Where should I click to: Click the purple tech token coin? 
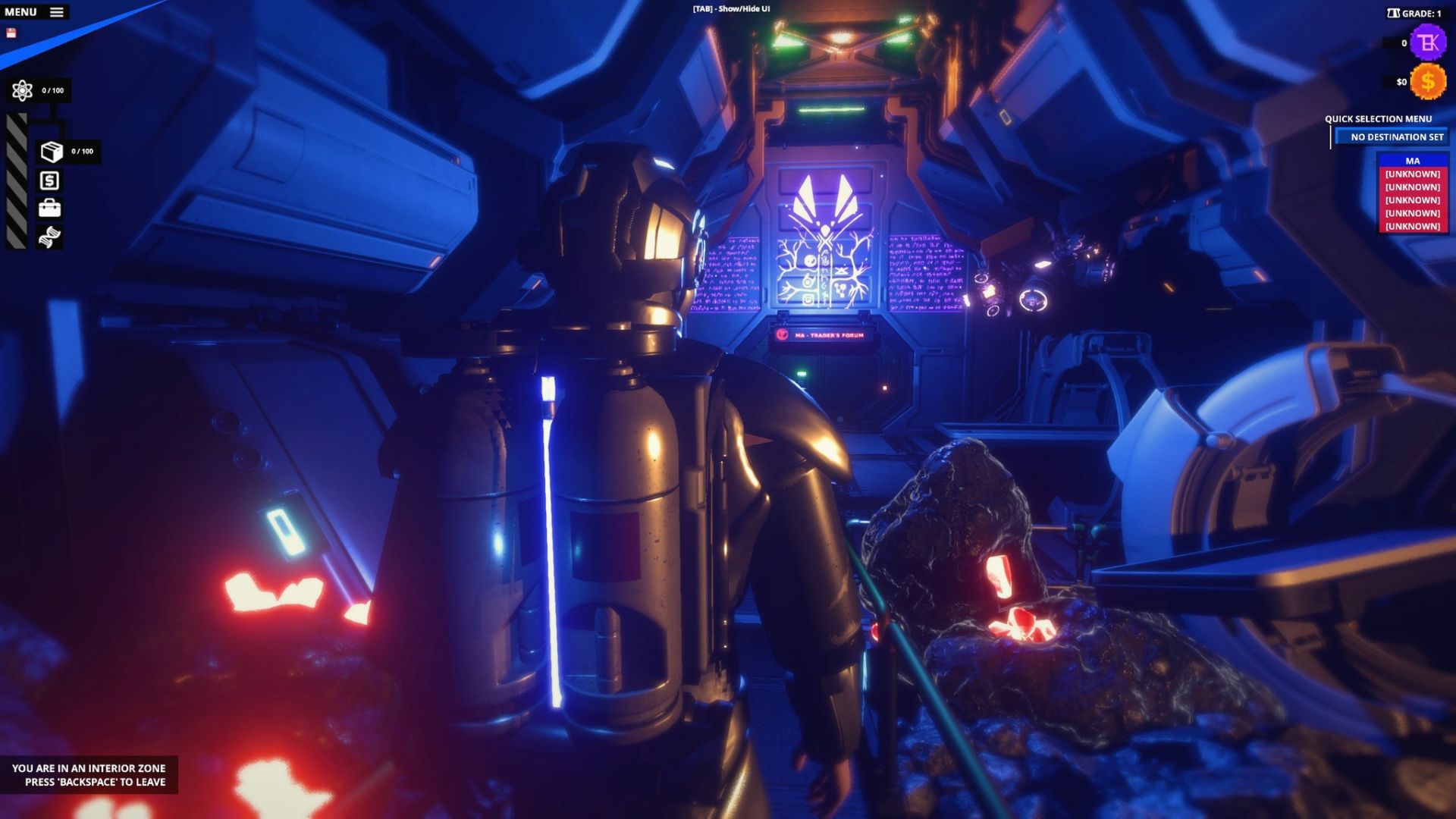(1428, 42)
